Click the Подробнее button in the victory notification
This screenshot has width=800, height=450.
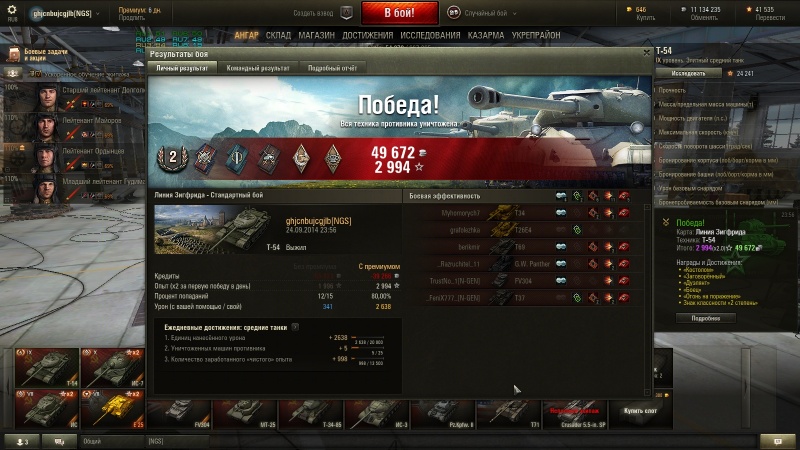pos(698,318)
